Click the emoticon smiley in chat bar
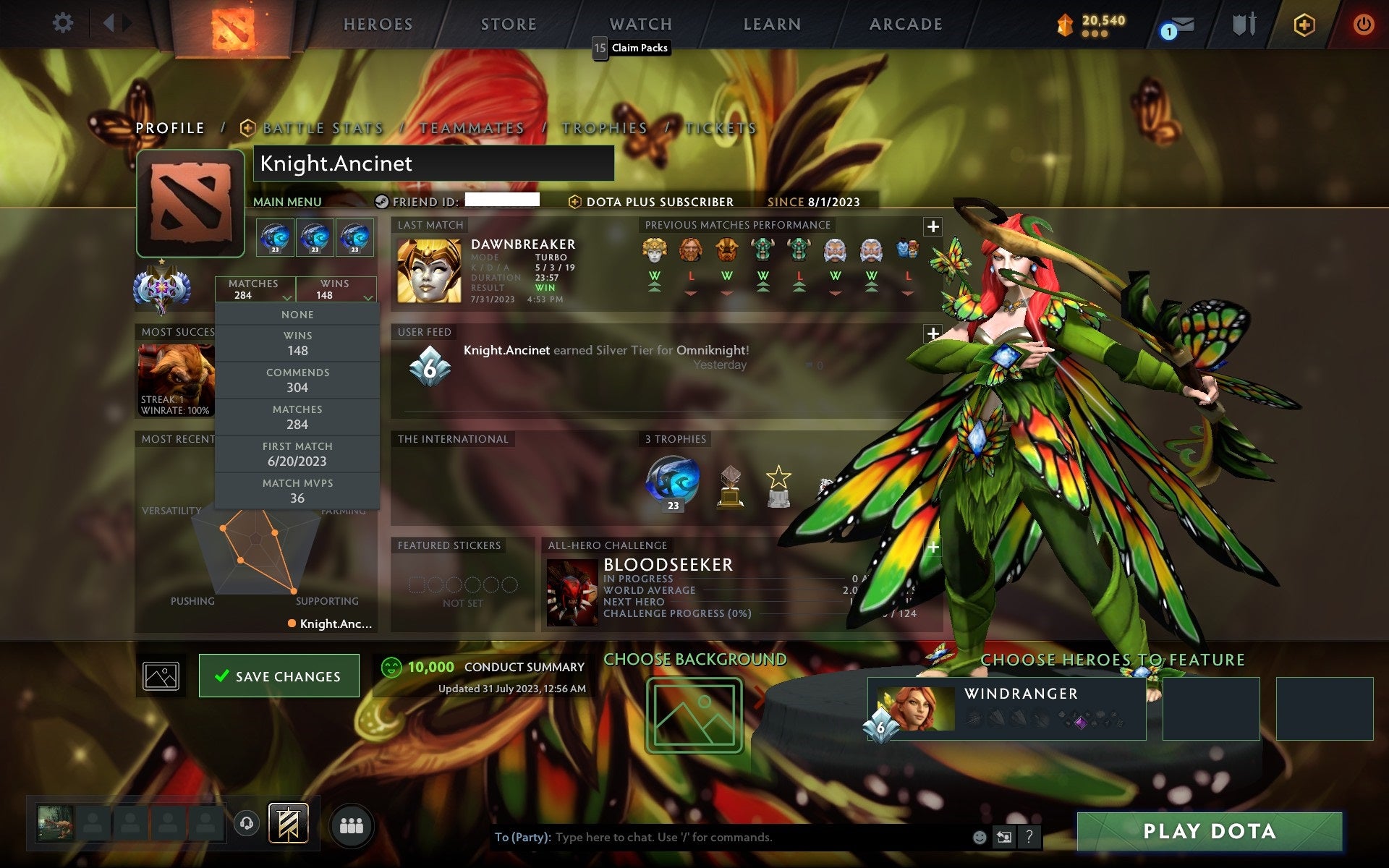Viewport: 1389px width, 868px height. click(x=979, y=838)
